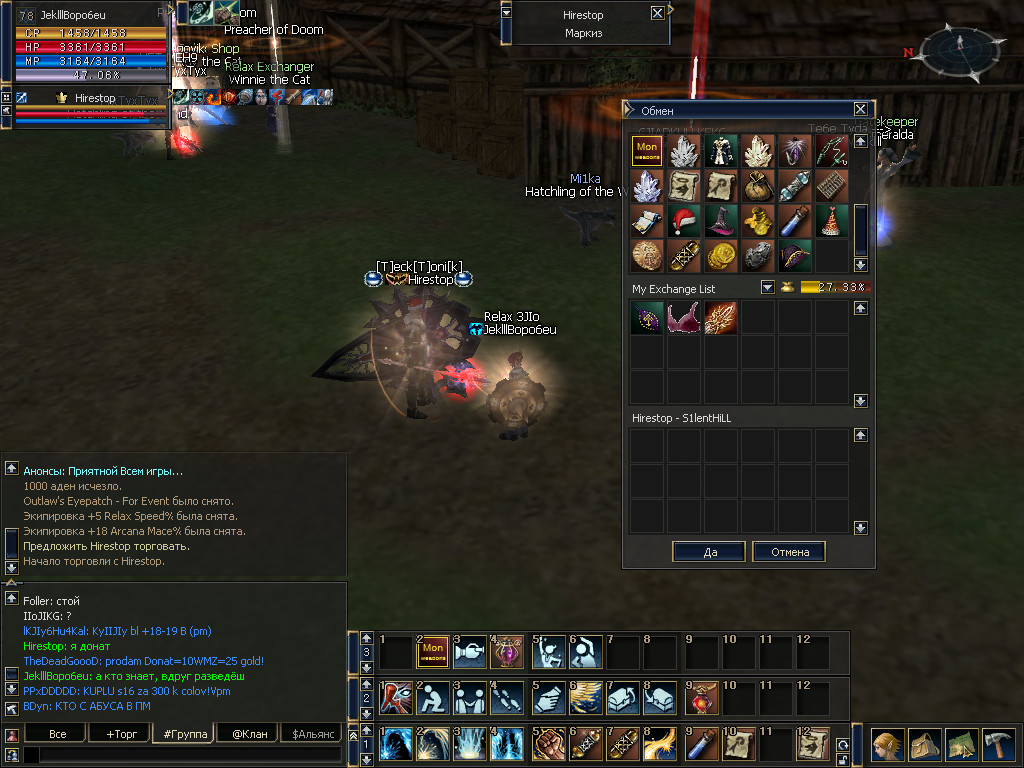Viewport: 1024px width, 768px height.
Task: Open the My Exchange List dropdown arrow
Action: click(x=767, y=288)
